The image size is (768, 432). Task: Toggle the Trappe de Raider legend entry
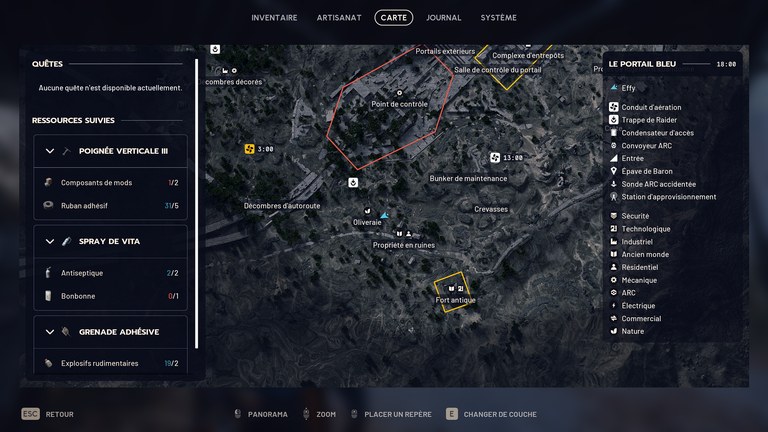click(649, 120)
